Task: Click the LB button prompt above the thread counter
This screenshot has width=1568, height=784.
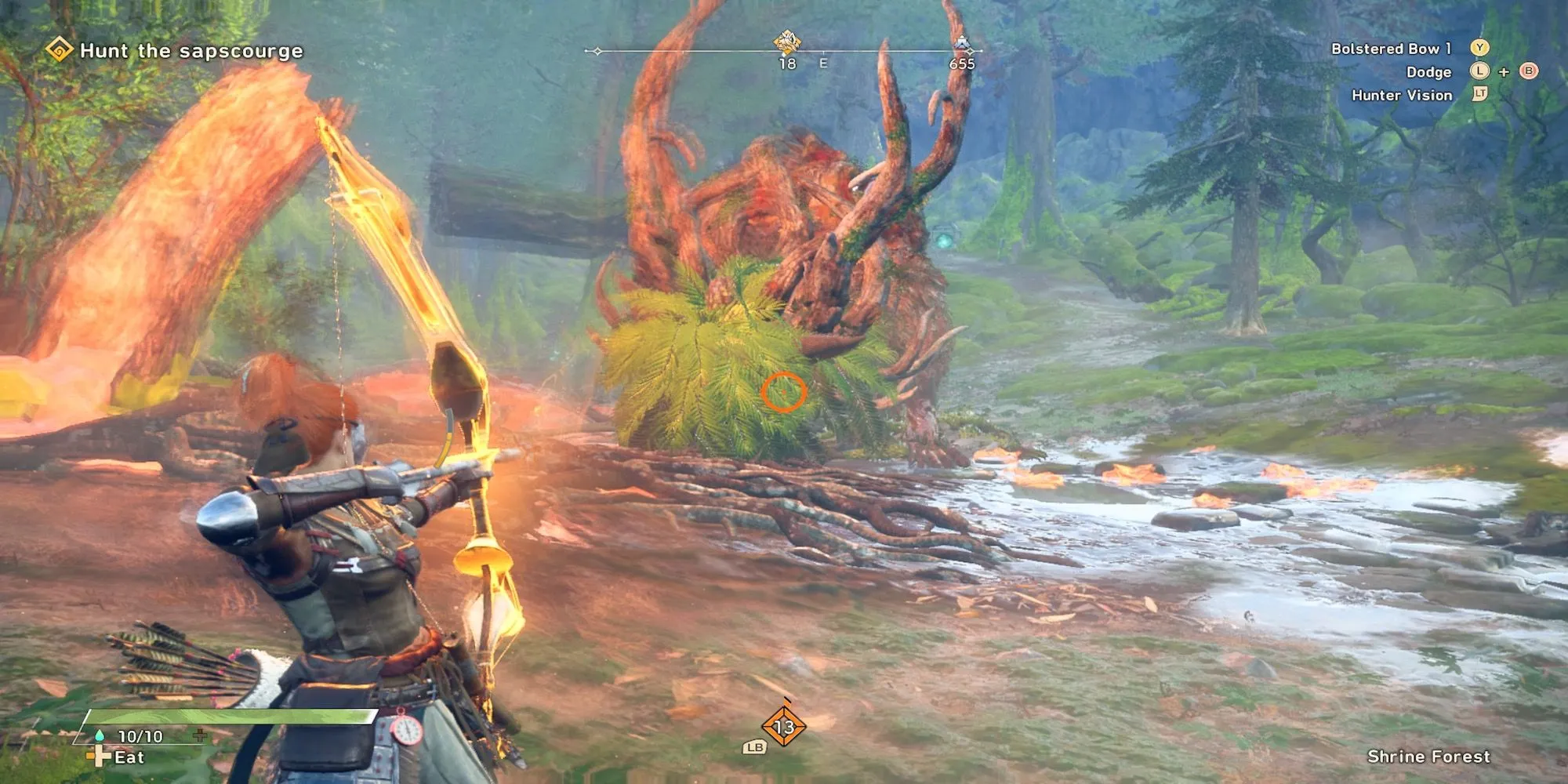Action: (x=754, y=748)
